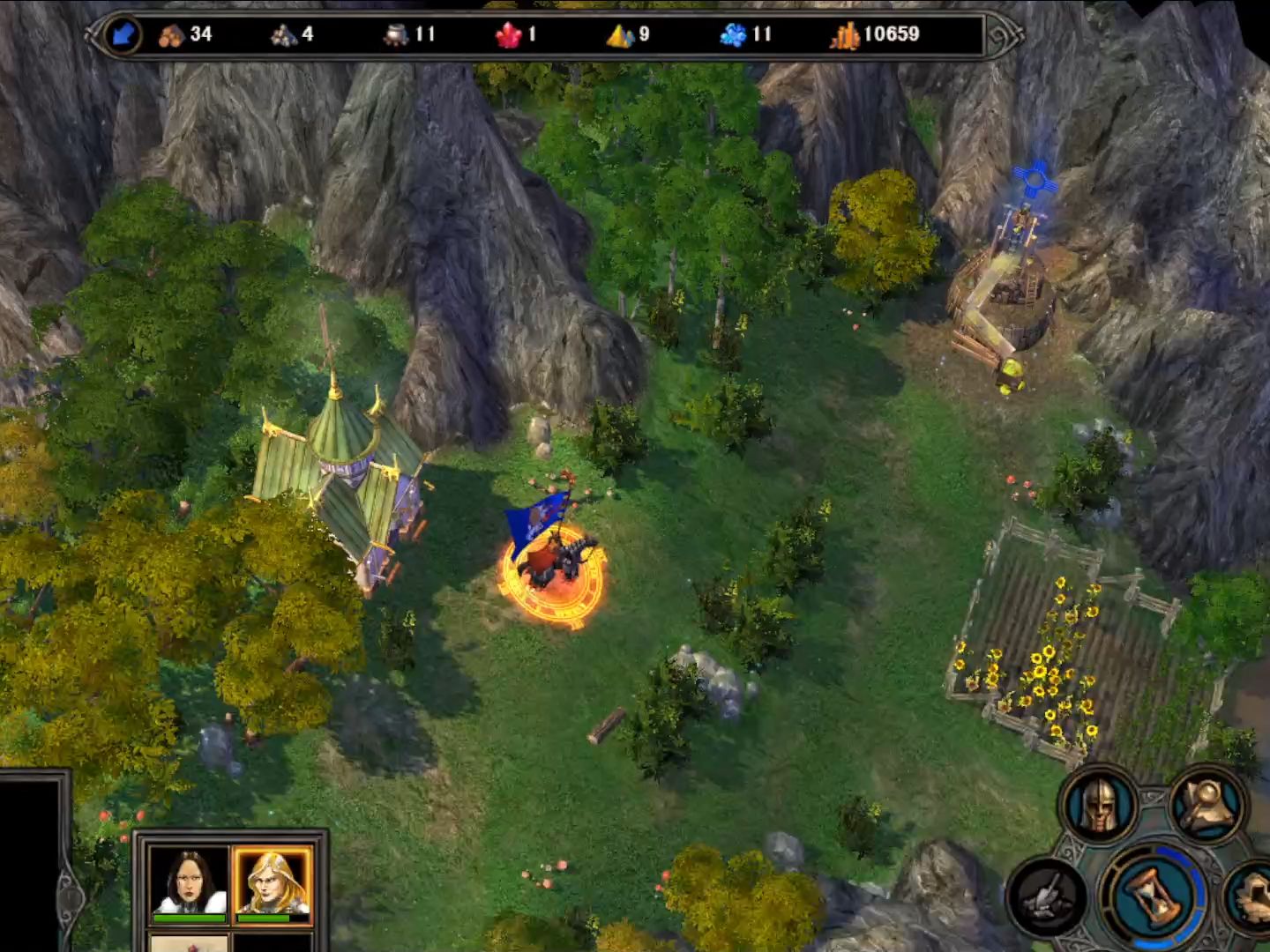Open the magnifying glass and scroll button

point(1207,805)
